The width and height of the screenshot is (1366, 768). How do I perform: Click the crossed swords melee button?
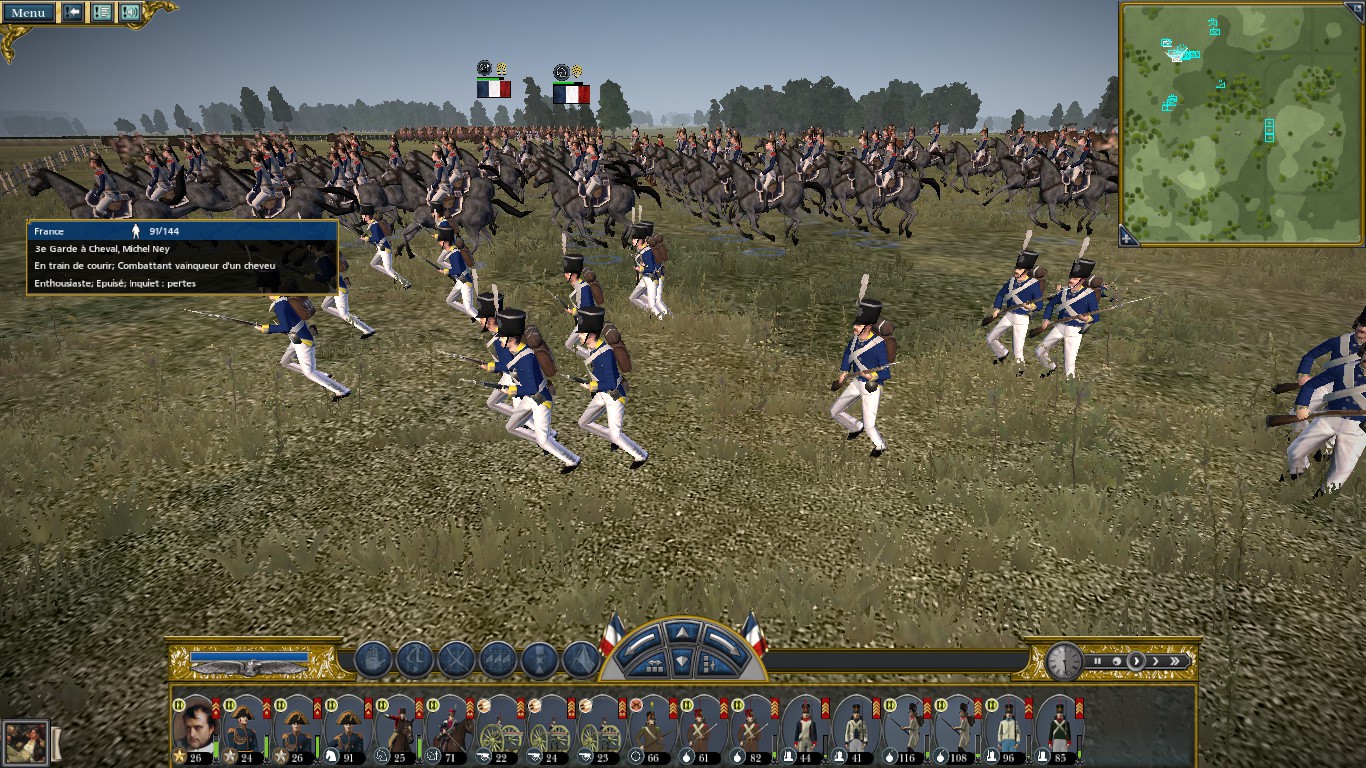(x=456, y=660)
